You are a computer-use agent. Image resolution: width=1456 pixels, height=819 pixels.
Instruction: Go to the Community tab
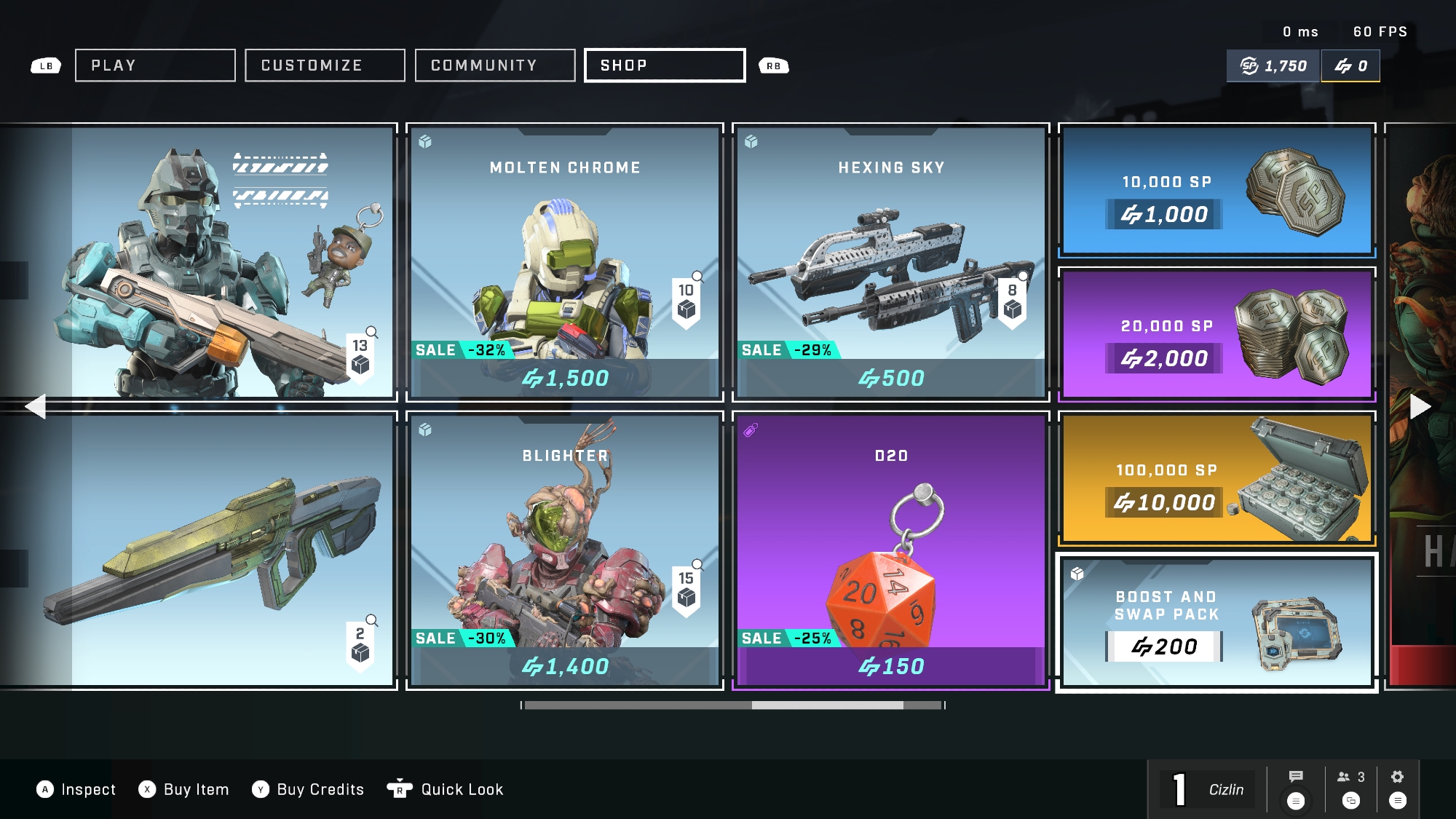tap(495, 66)
